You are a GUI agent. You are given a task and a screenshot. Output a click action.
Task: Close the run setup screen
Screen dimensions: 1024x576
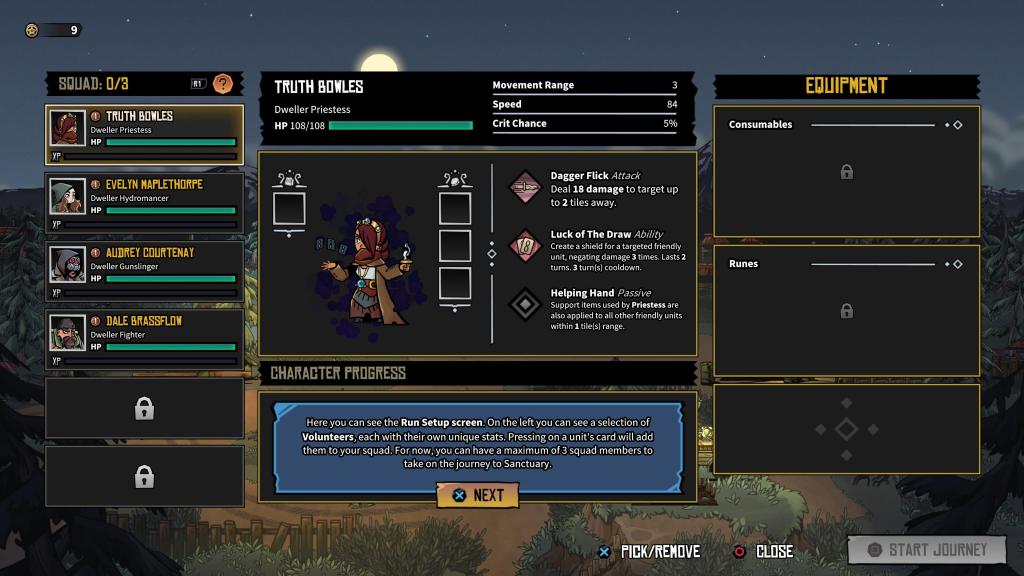click(763, 551)
